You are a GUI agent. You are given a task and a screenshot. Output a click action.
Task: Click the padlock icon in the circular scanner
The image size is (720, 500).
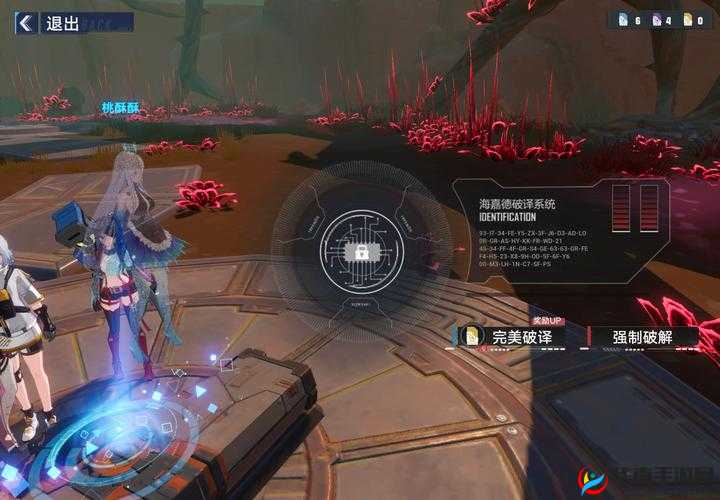tap(360, 251)
